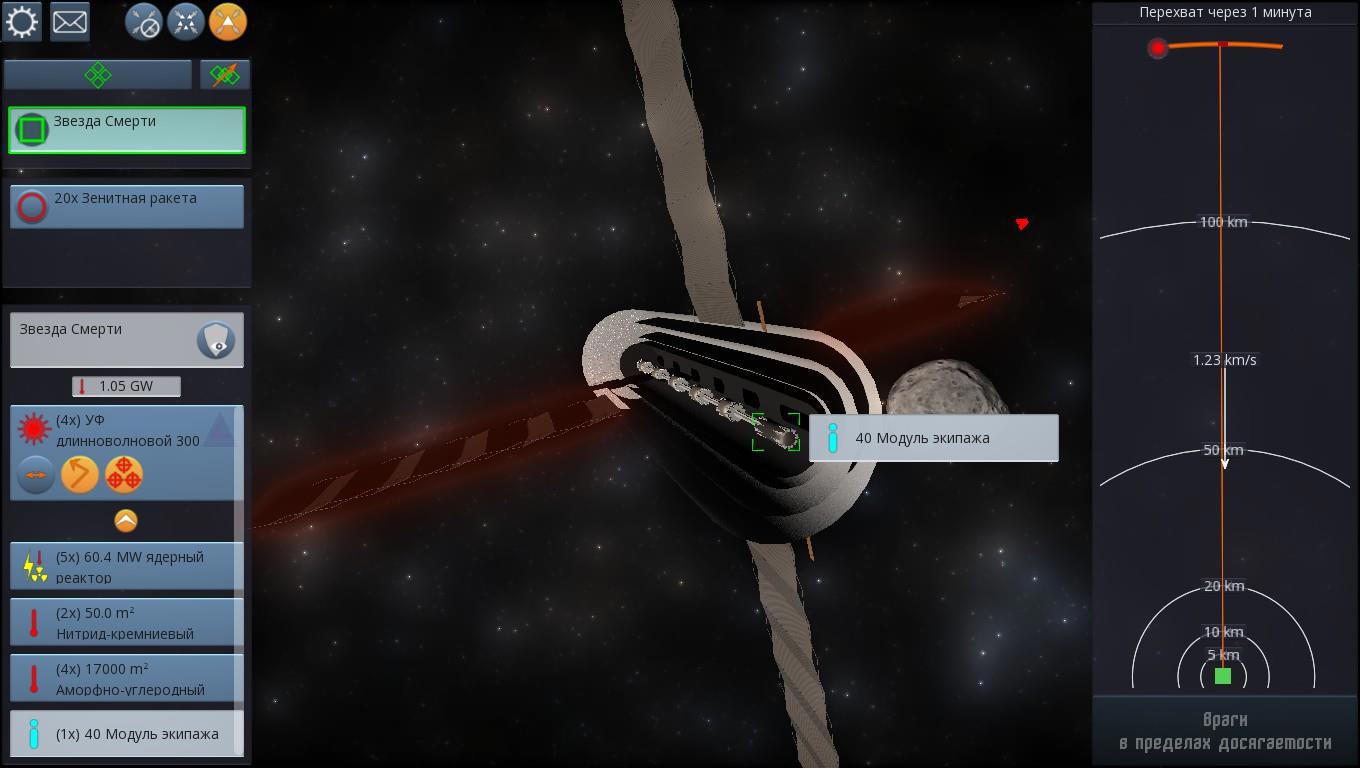The image size is (1360, 768).
Task: Click the orange bent-arrow laser control button
Action: click(80, 475)
